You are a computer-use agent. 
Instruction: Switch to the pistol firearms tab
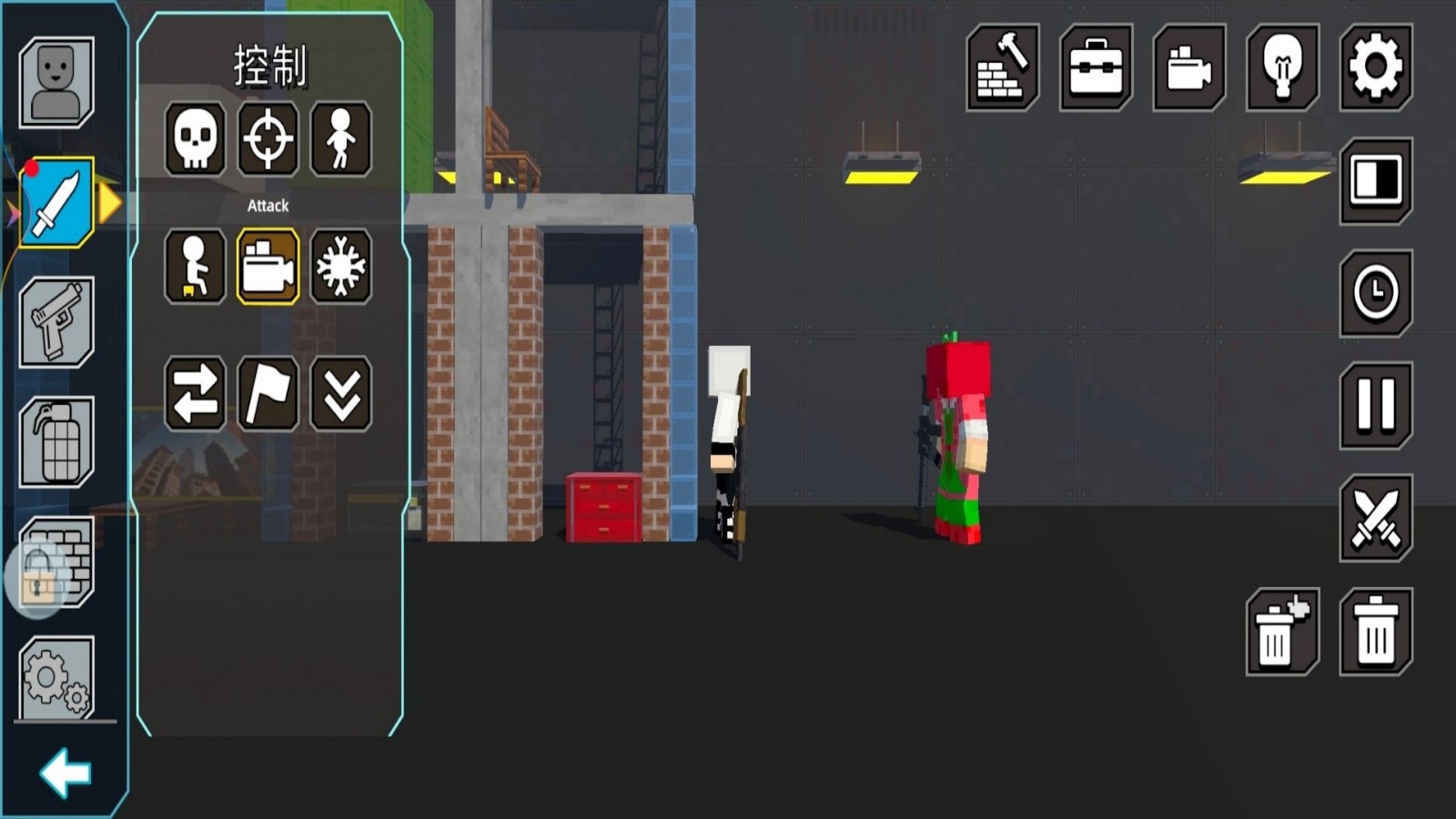(56, 322)
